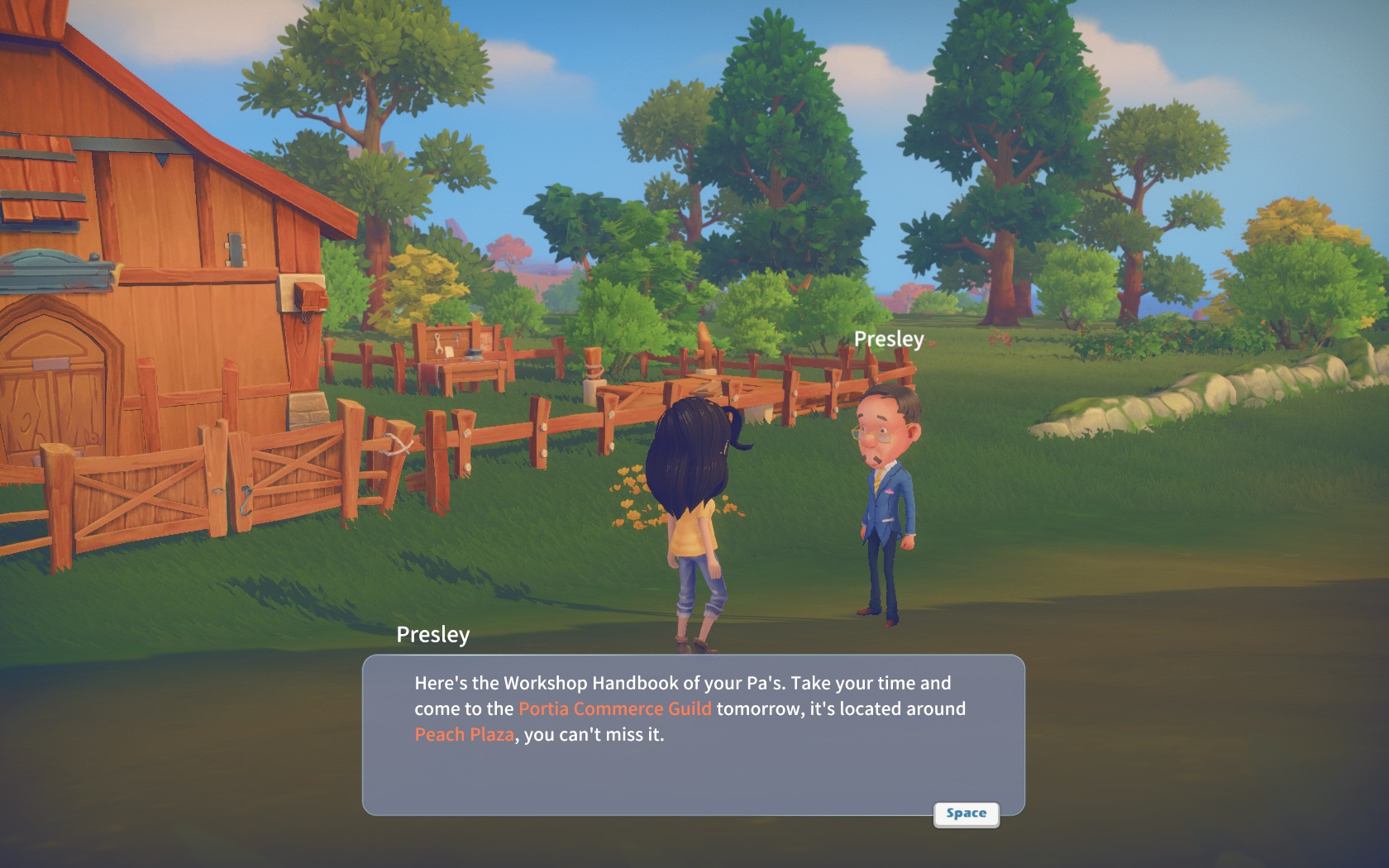Advance Presley's dialogue text box
Screen dimensions: 1389x868
click(x=966, y=813)
